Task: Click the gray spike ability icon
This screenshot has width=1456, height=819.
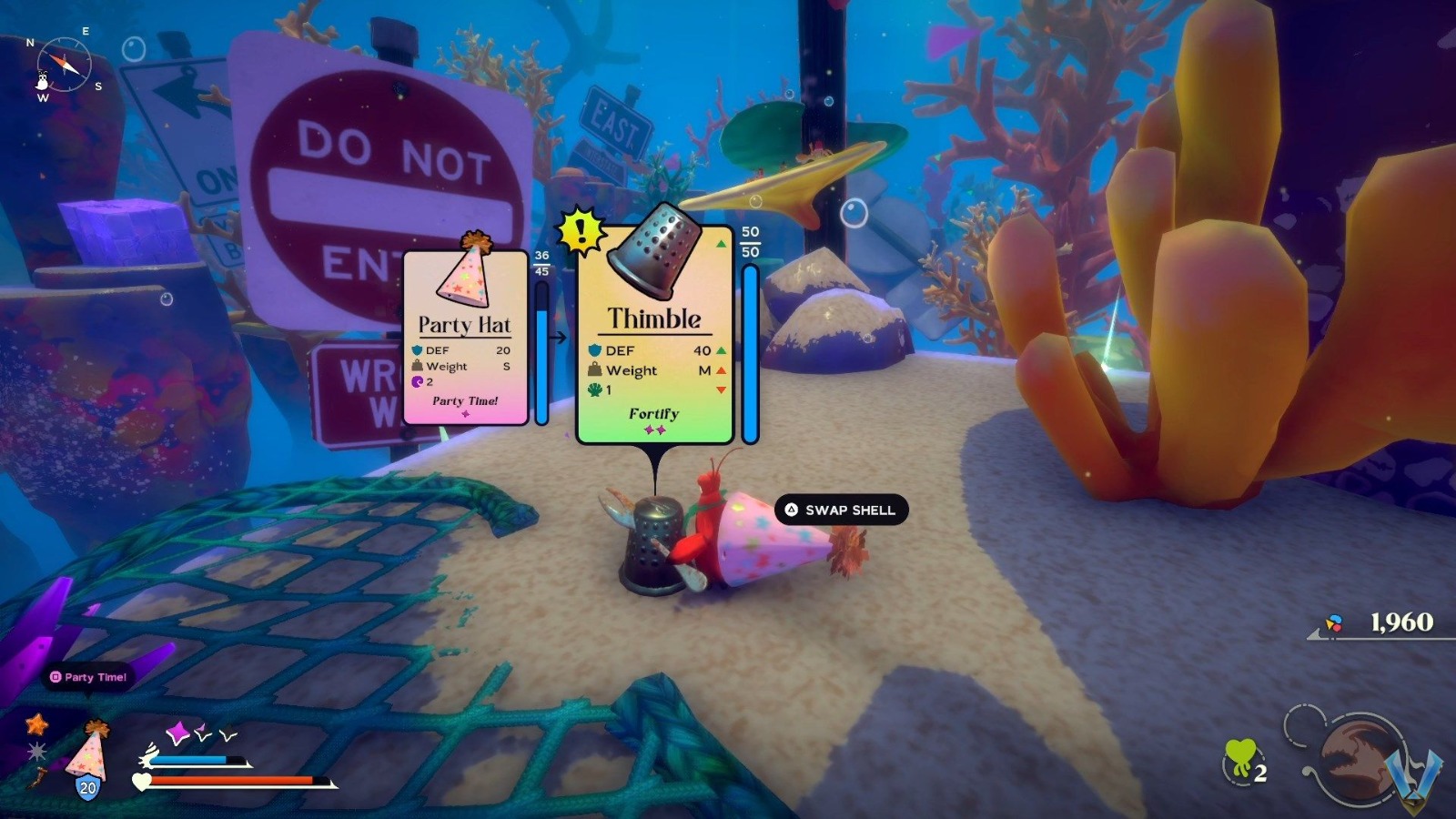Action: point(36,753)
